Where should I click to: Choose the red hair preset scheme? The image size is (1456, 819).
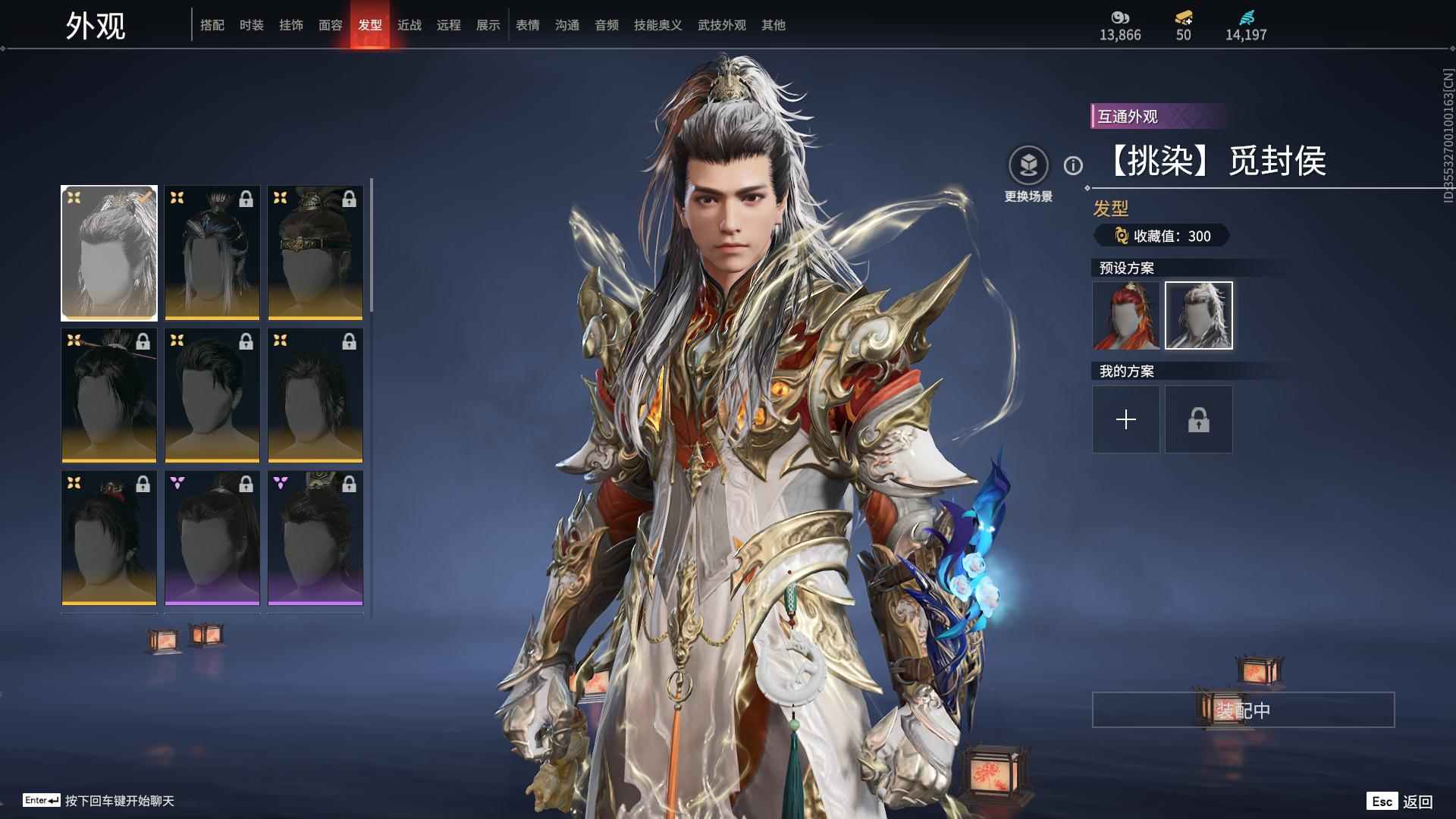(1126, 315)
